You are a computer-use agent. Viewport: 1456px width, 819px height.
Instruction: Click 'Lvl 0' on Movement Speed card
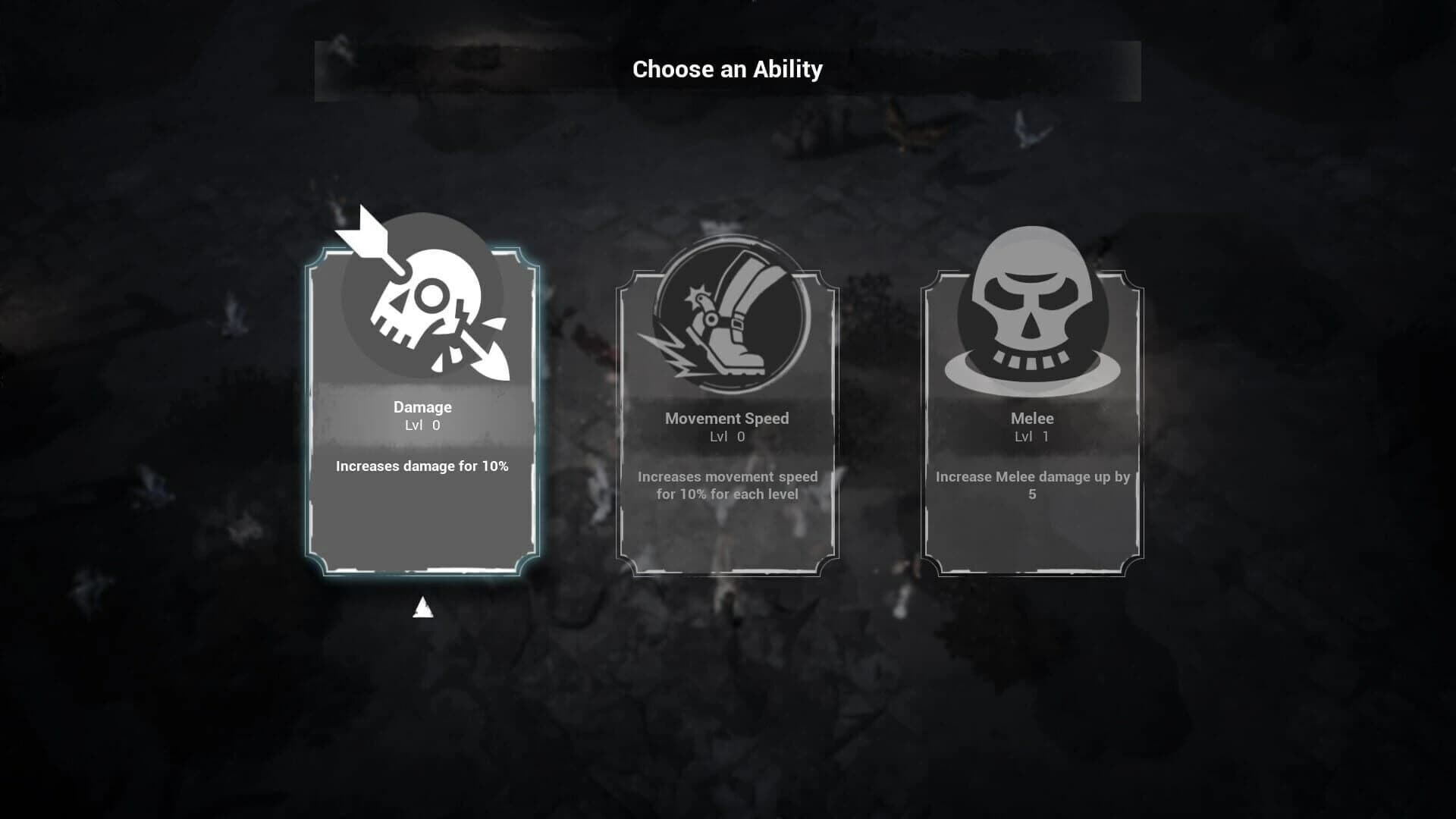pos(726,436)
